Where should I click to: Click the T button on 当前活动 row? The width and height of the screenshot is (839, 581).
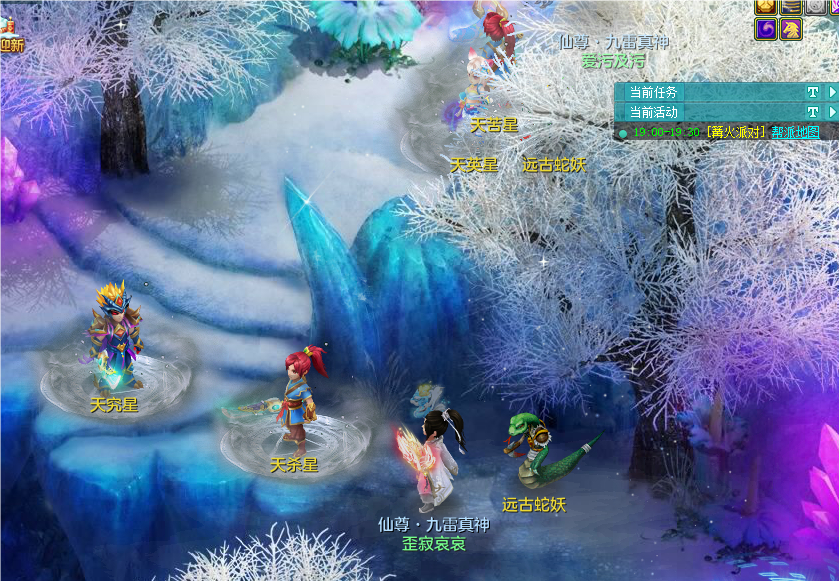click(x=812, y=112)
